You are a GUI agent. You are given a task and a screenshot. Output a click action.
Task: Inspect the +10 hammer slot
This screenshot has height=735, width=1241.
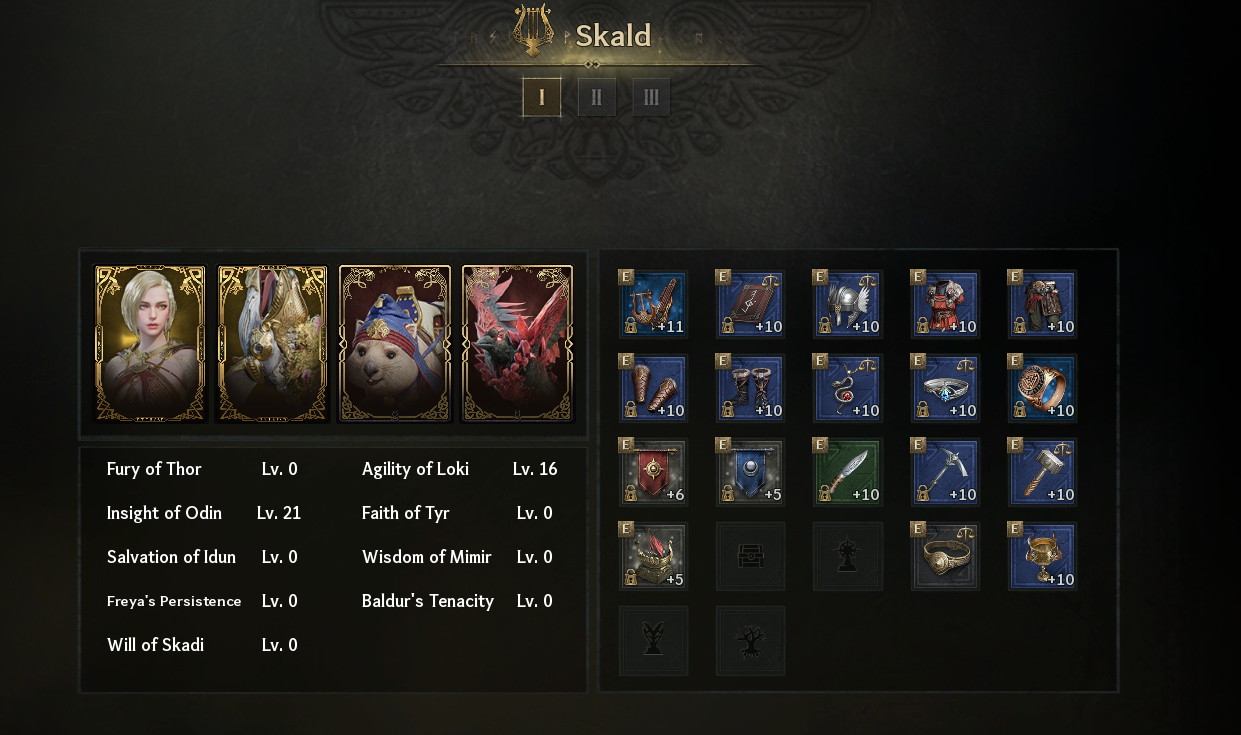pos(1042,472)
